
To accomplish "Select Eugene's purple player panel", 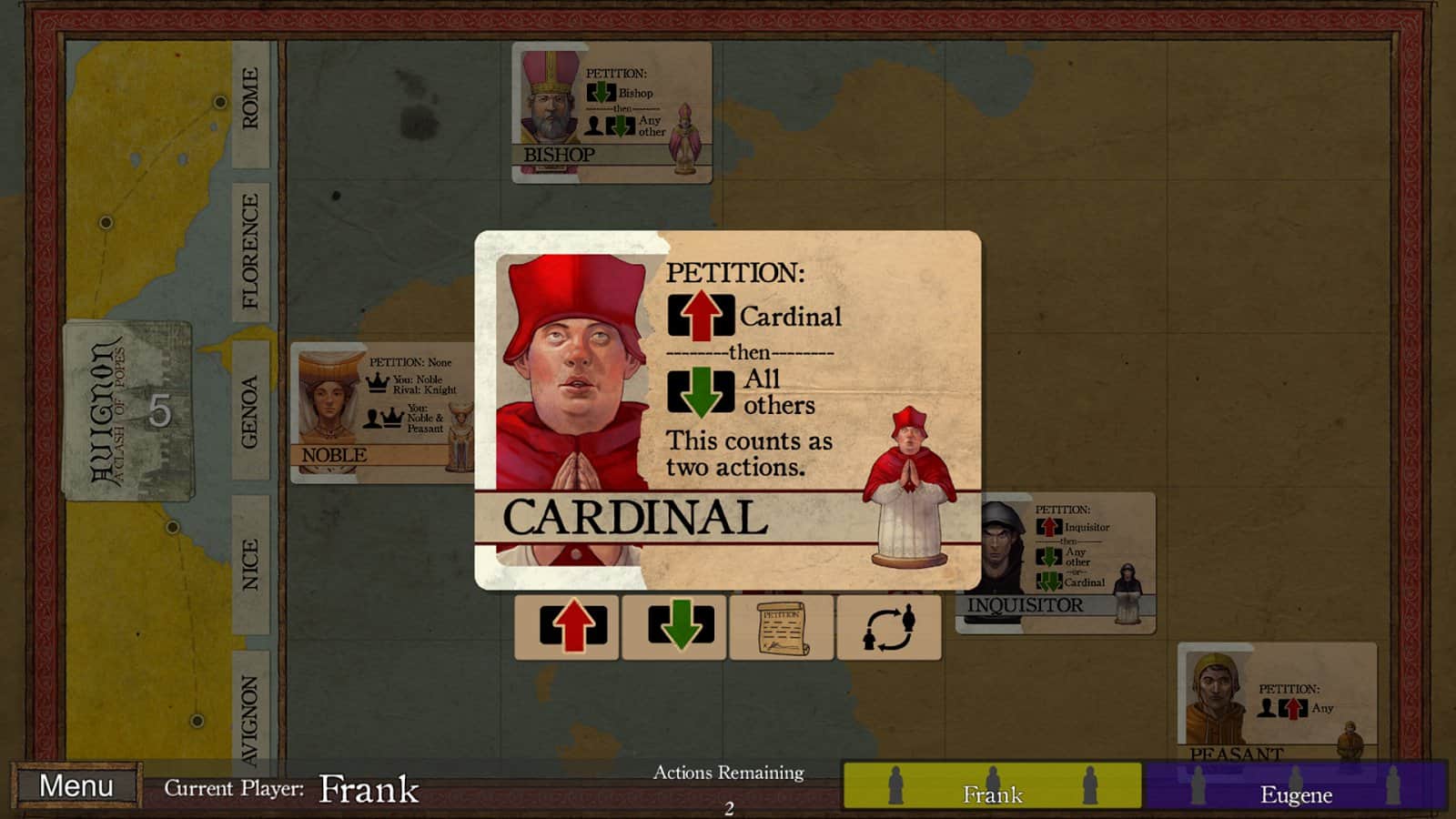I will pyautogui.click(x=1295, y=785).
